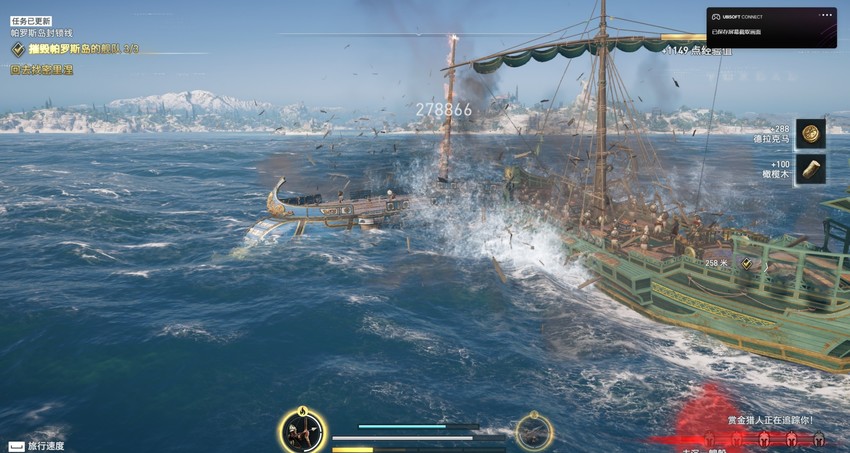Image resolution: width=850 pixels, height=453 pixels.
Task: Select the javelin ship weapon icon
Action: pos(534,431)
